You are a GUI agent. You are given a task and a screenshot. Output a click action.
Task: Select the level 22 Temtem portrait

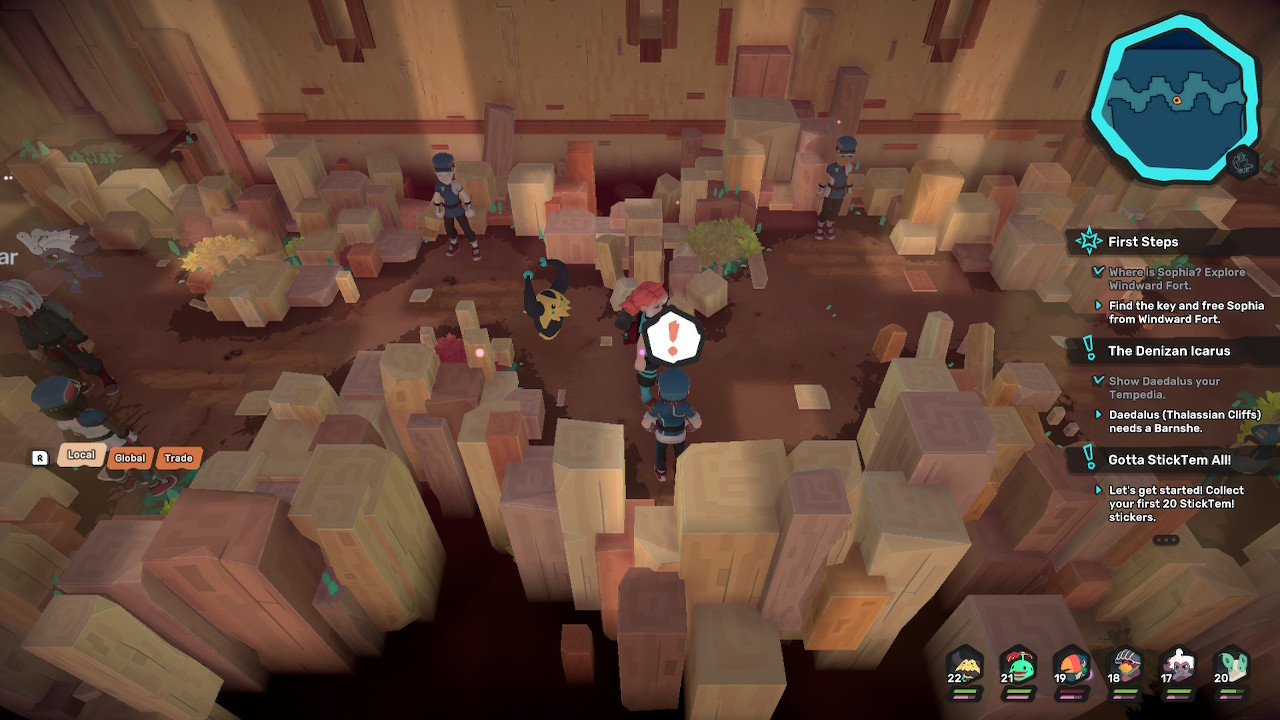965,668
